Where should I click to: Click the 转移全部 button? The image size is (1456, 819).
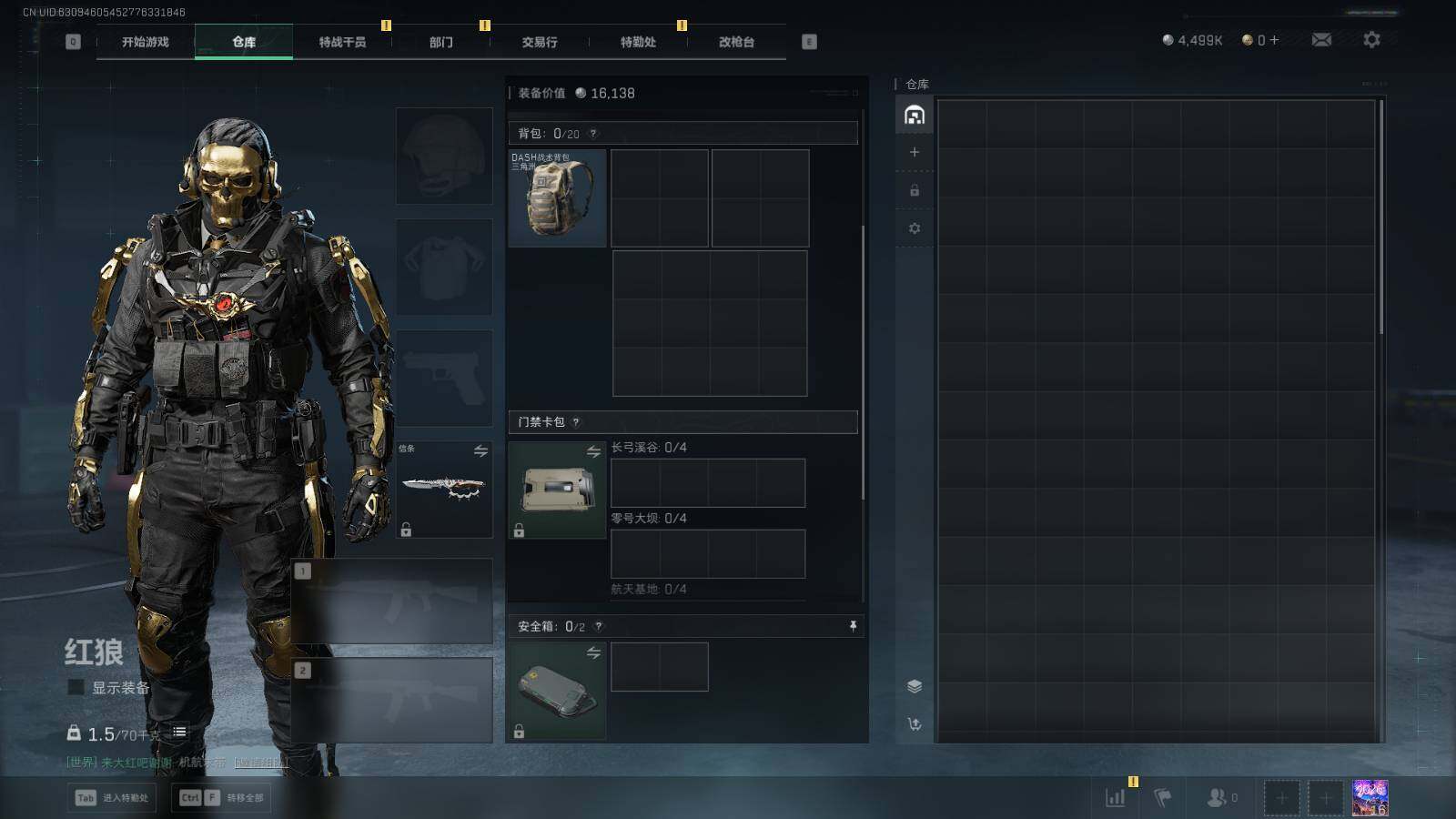[222, 798]
